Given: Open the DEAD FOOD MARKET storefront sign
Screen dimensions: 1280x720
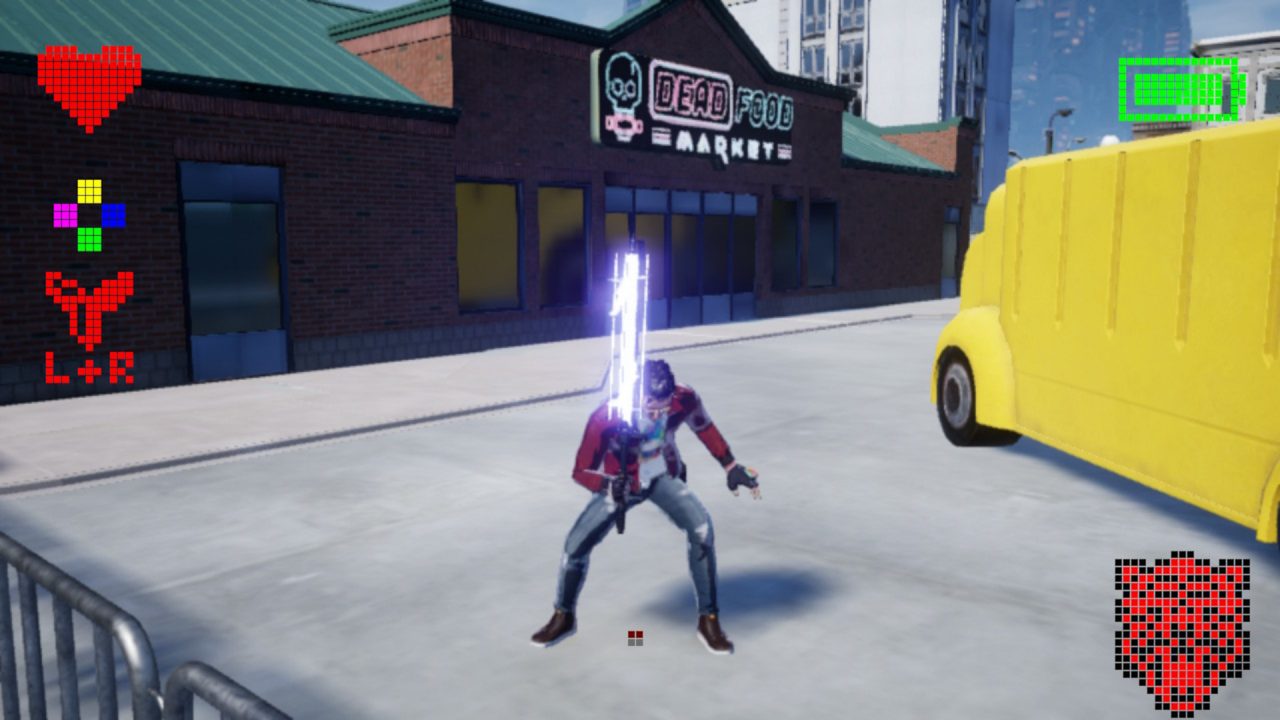Looking at the screenshot, I should pyautogui.click(x=695, y=105).
